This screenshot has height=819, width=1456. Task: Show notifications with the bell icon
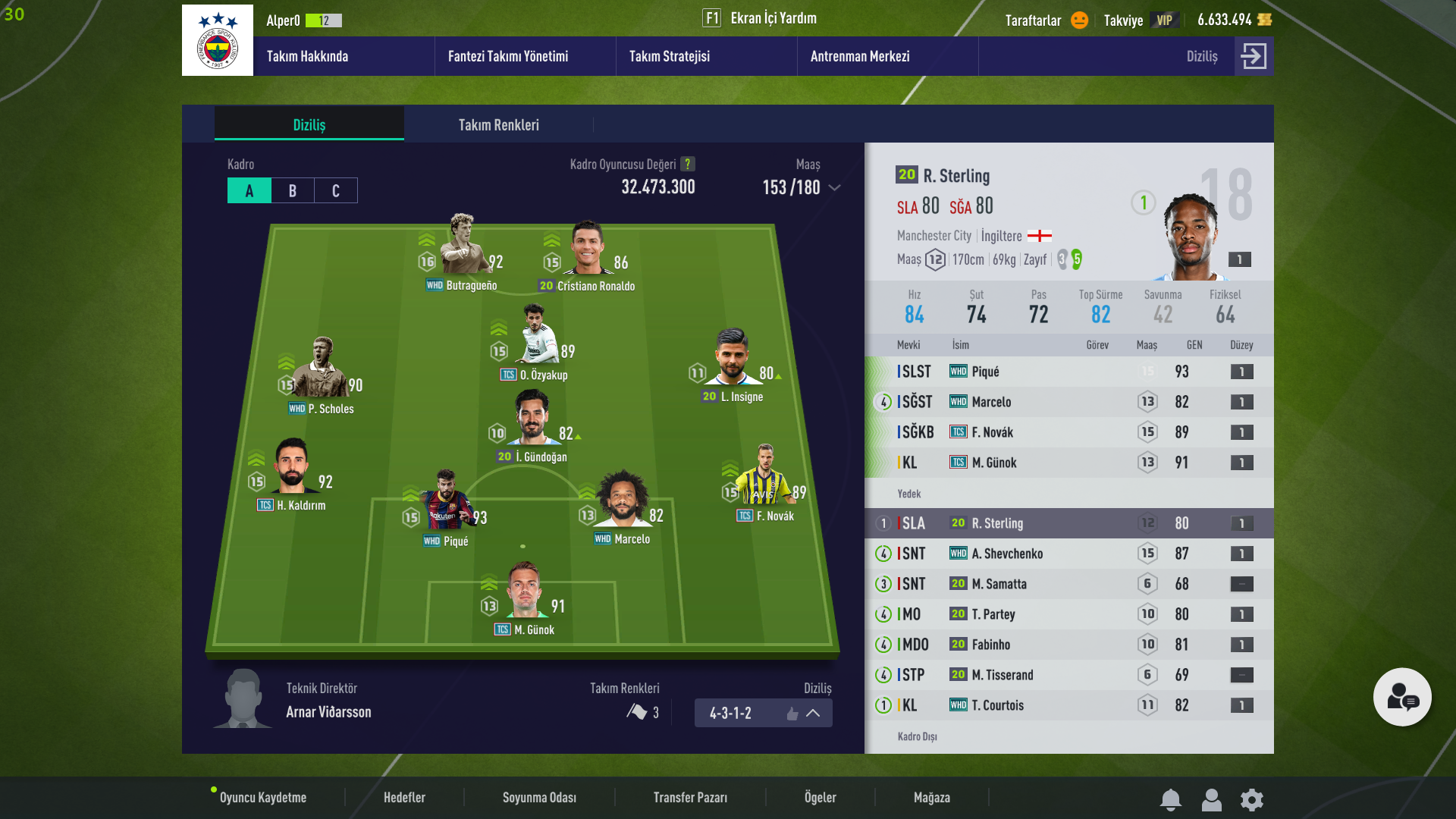coord(1171,799)
